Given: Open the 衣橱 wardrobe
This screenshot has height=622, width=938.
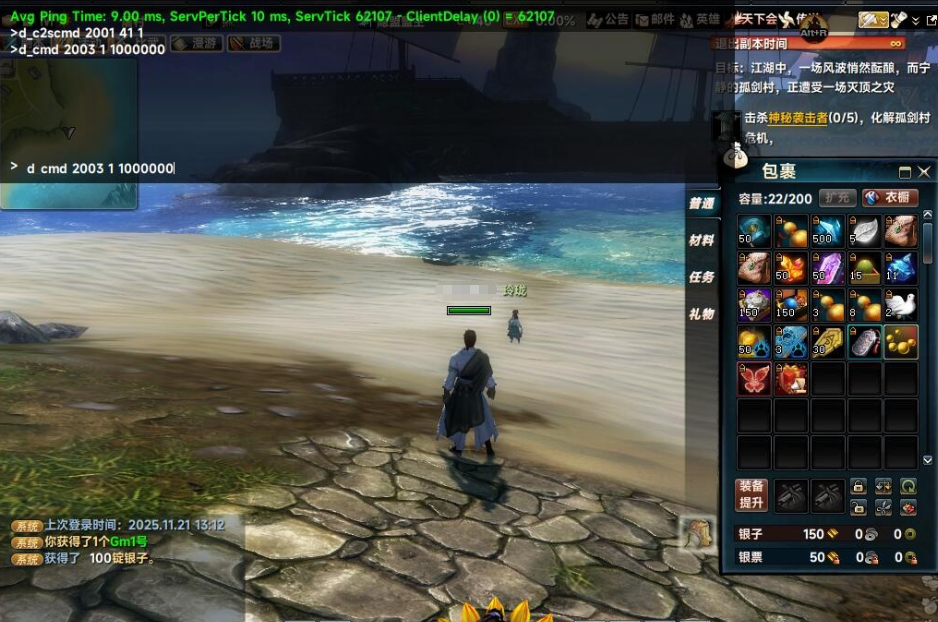Looking at the screenshot, I should 890,198.
